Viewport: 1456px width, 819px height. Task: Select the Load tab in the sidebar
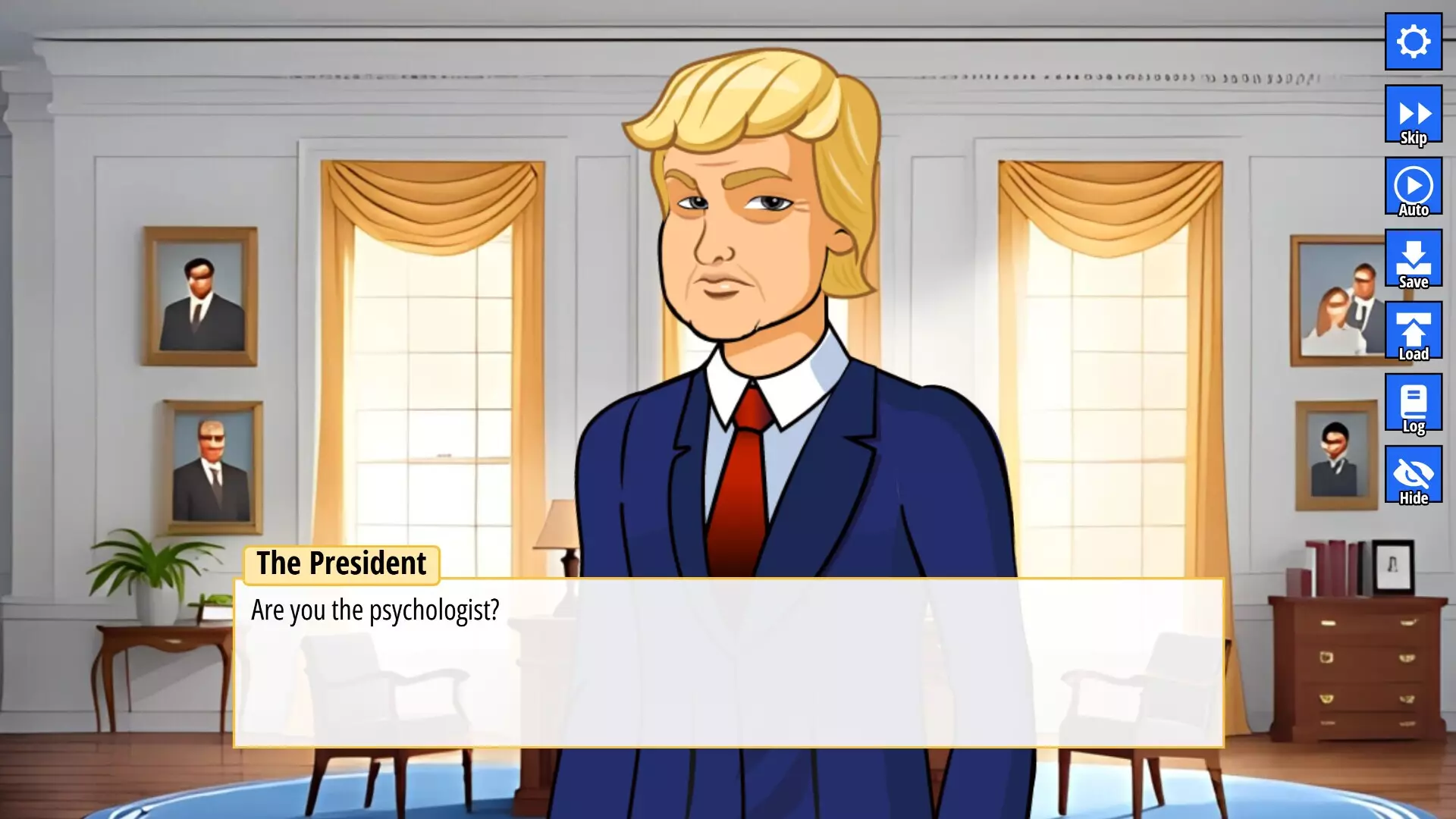click(x=1413, y=331)
